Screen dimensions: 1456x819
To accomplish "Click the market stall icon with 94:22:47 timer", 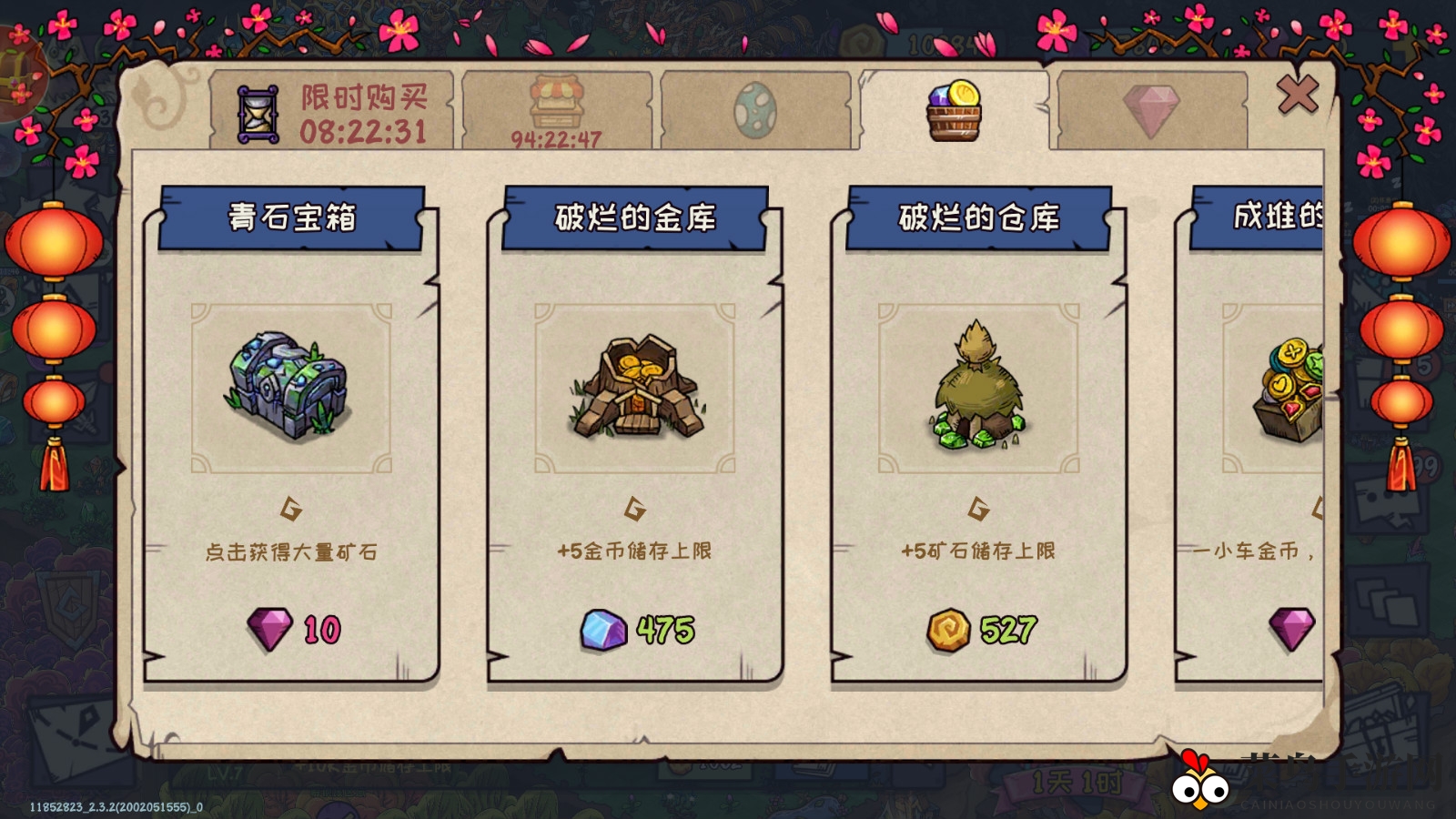I will (x=559, y=103).
